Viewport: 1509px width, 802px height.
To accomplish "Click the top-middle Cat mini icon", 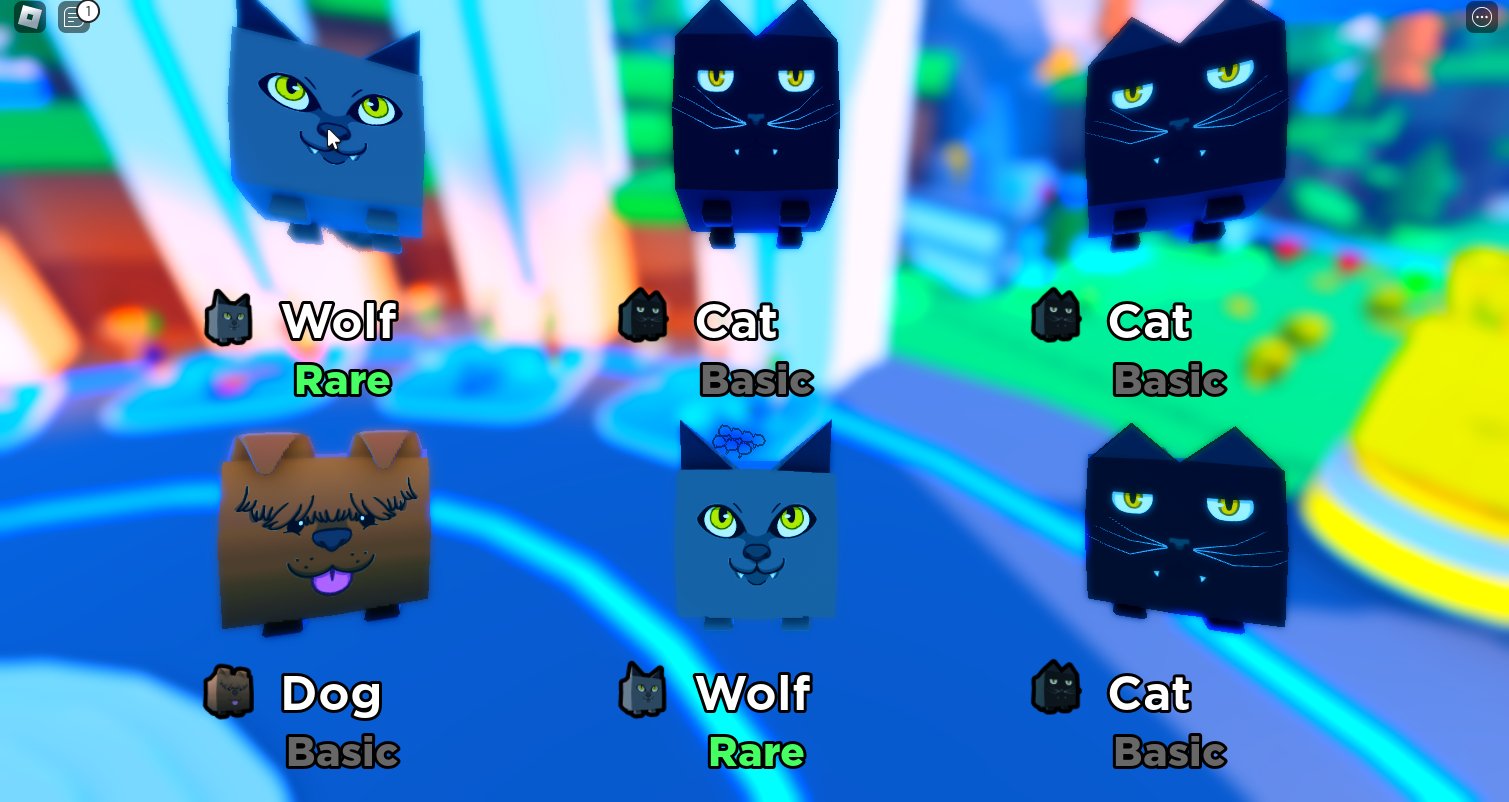I will click(644, 317).
